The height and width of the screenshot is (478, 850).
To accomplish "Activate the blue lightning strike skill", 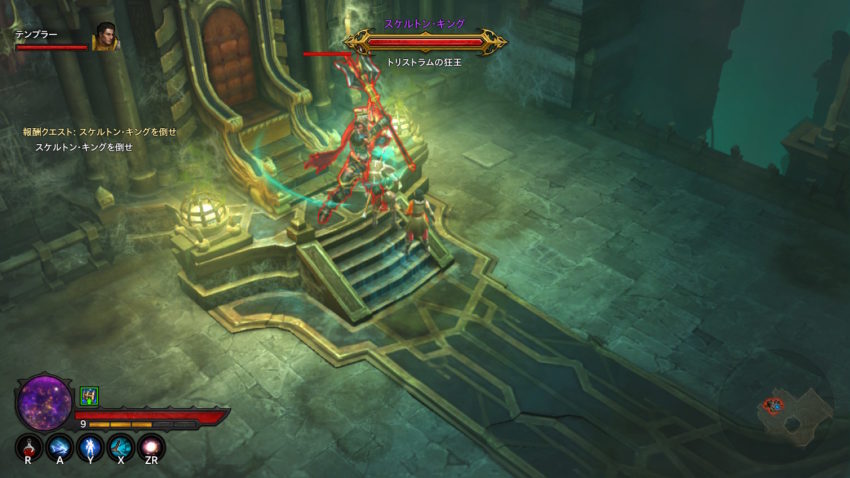I will click(59, 446).
